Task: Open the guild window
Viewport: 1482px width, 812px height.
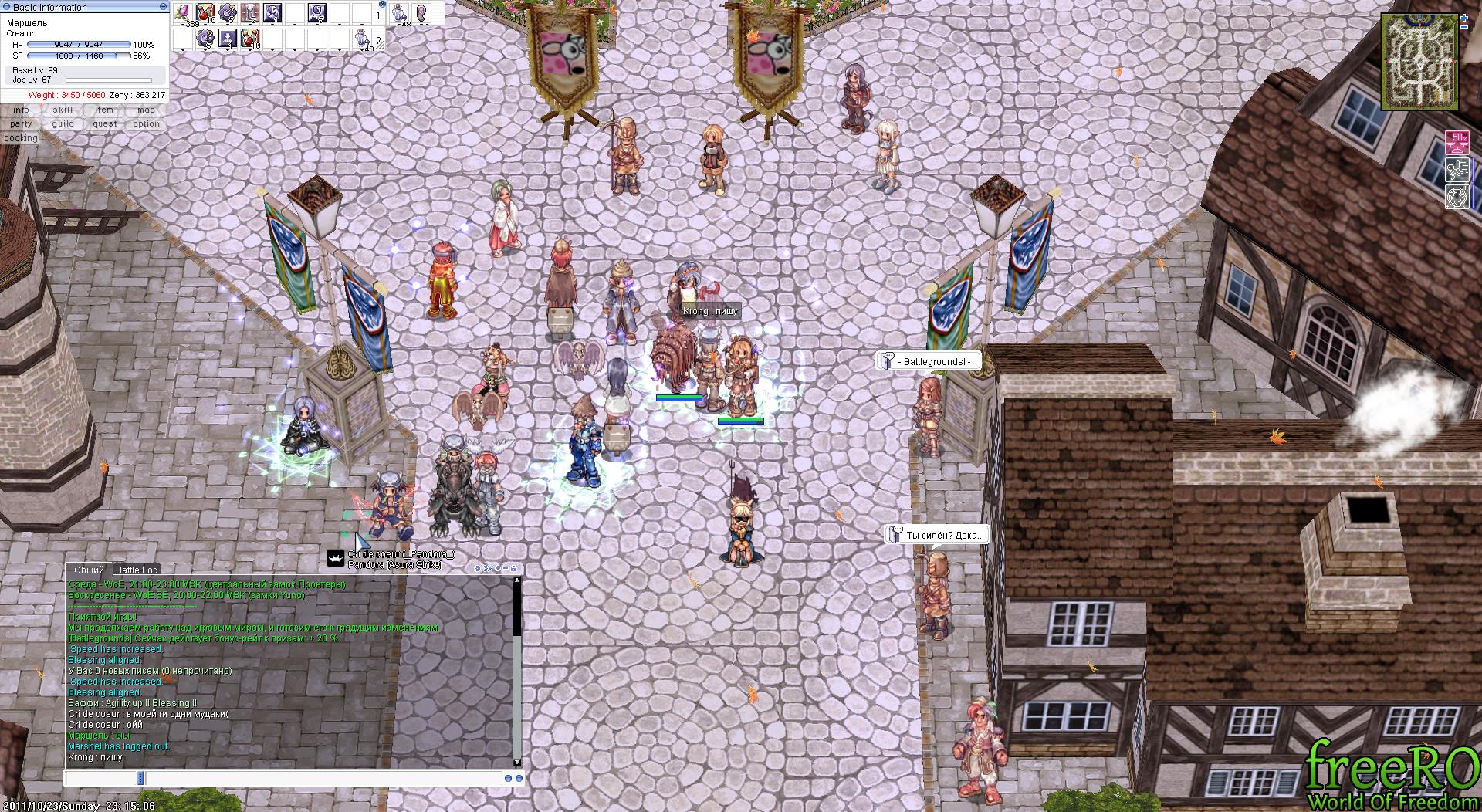Action: click(x=63, y=124)
